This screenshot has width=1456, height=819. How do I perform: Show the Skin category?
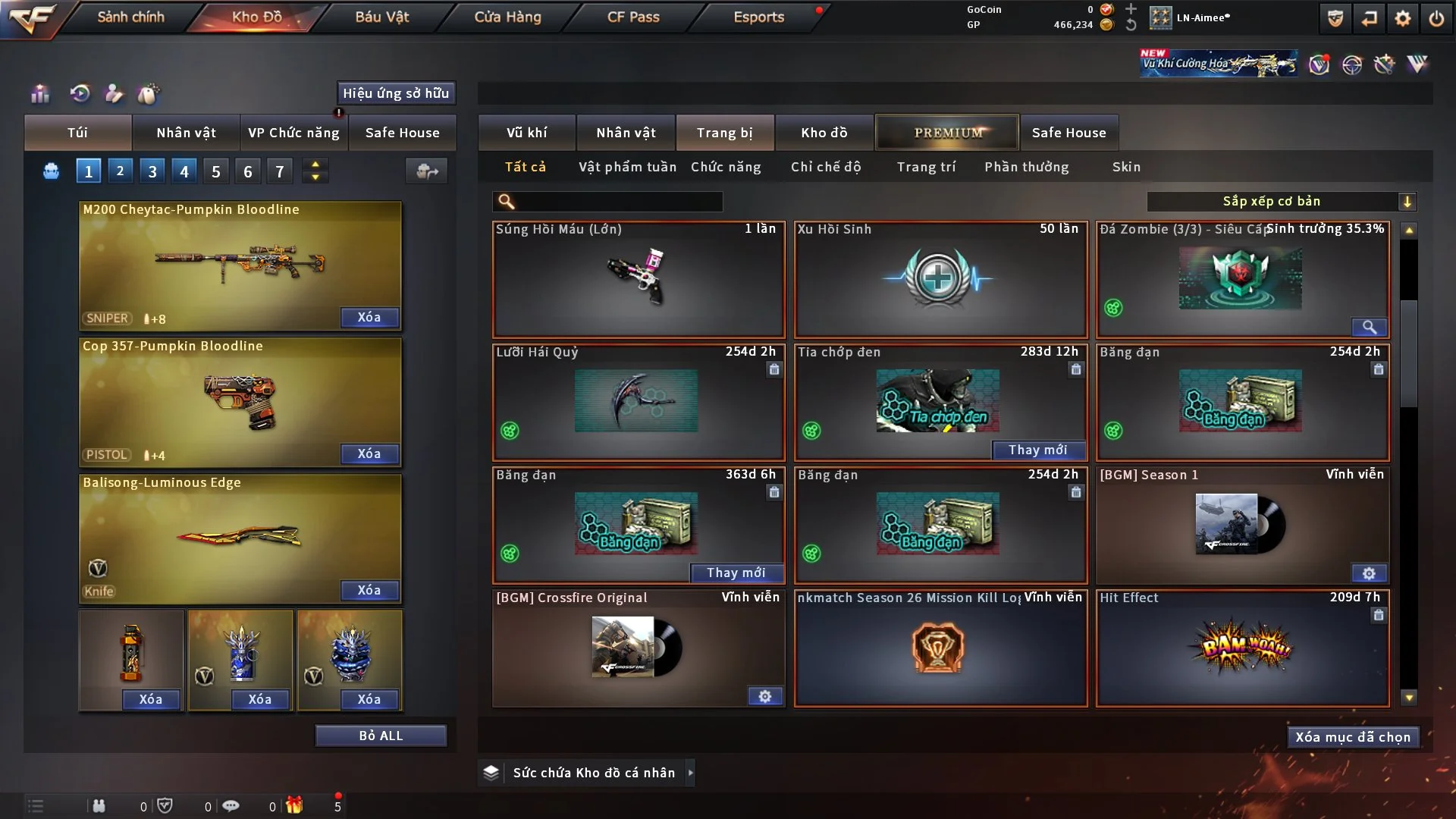click(x=1126, y=167)
